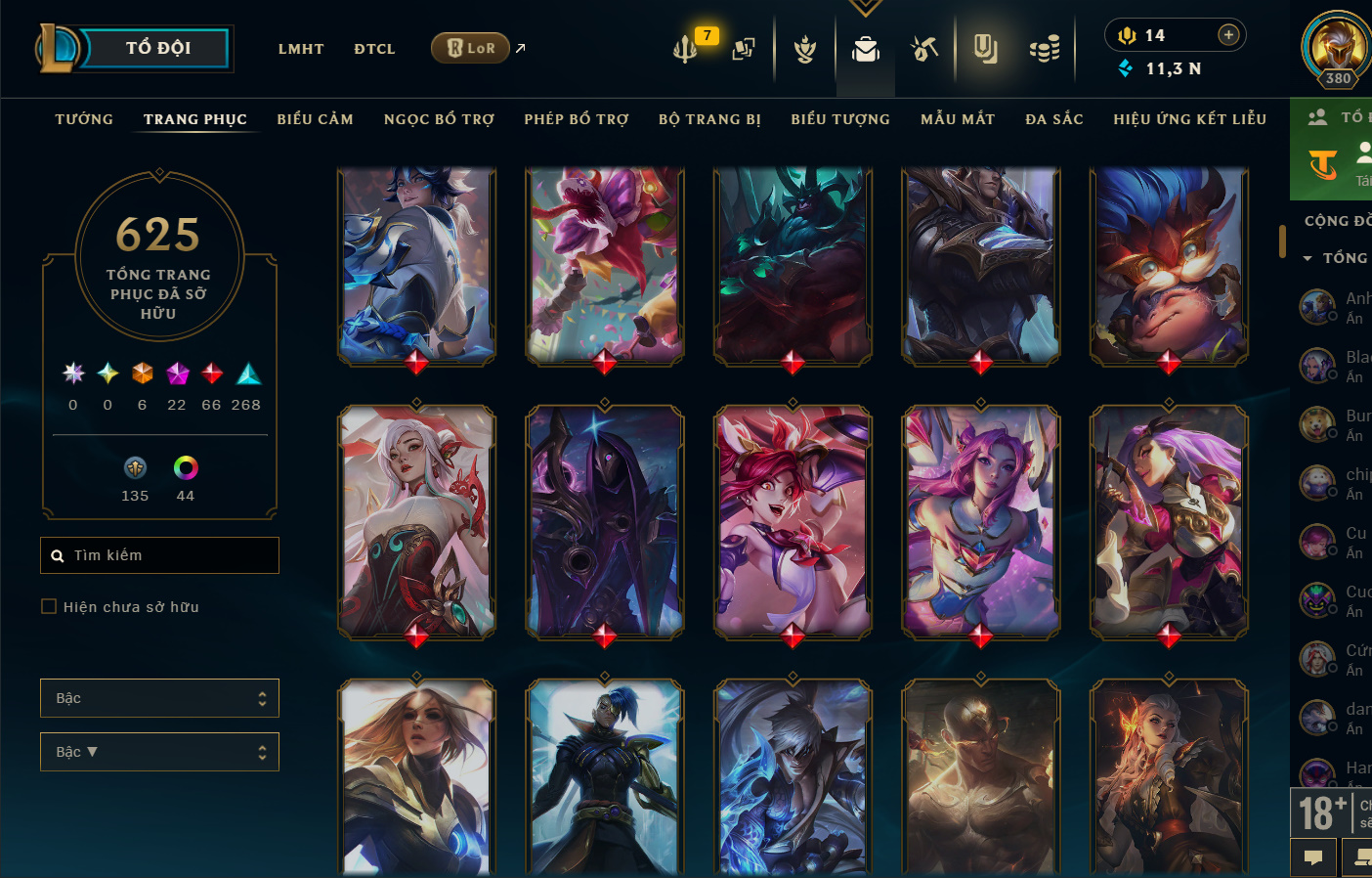This screenshot has width=1372, height=878.
Task: Show the BIỂU TƯỢNG tab
Action: [840, 119]
